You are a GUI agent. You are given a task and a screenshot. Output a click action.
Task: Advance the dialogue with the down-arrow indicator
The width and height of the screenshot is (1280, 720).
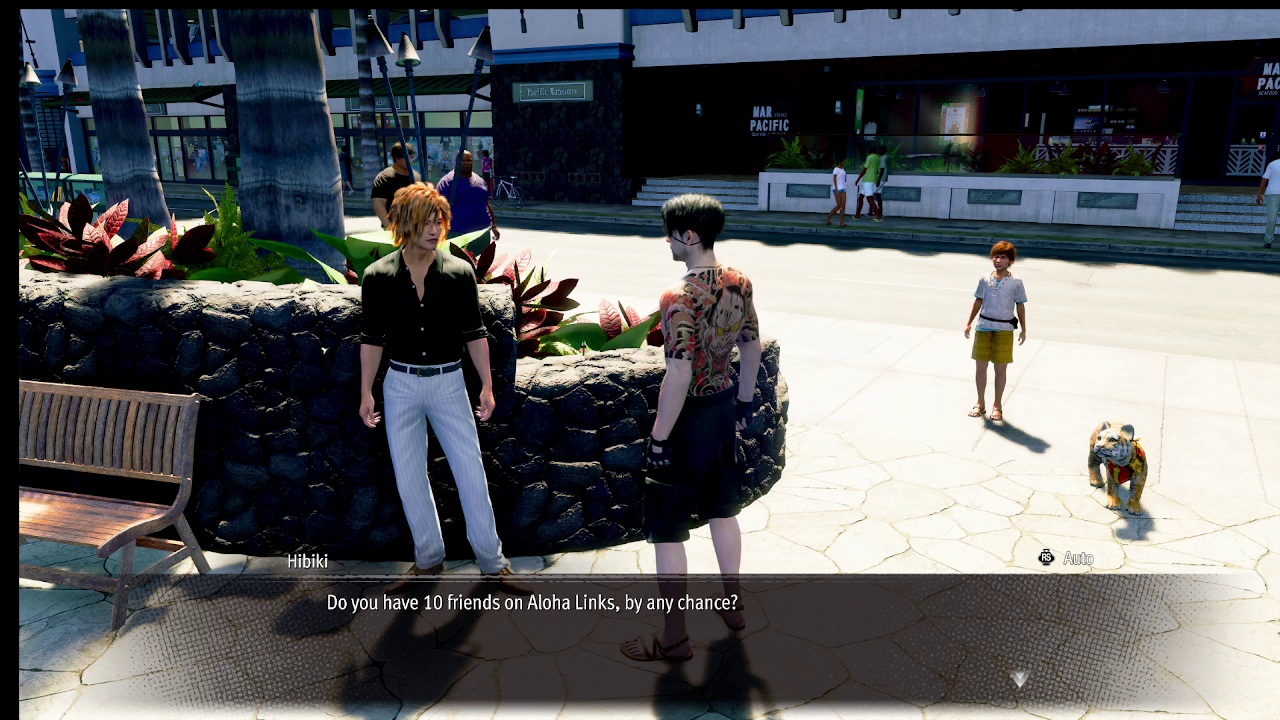coord(1019,680)
